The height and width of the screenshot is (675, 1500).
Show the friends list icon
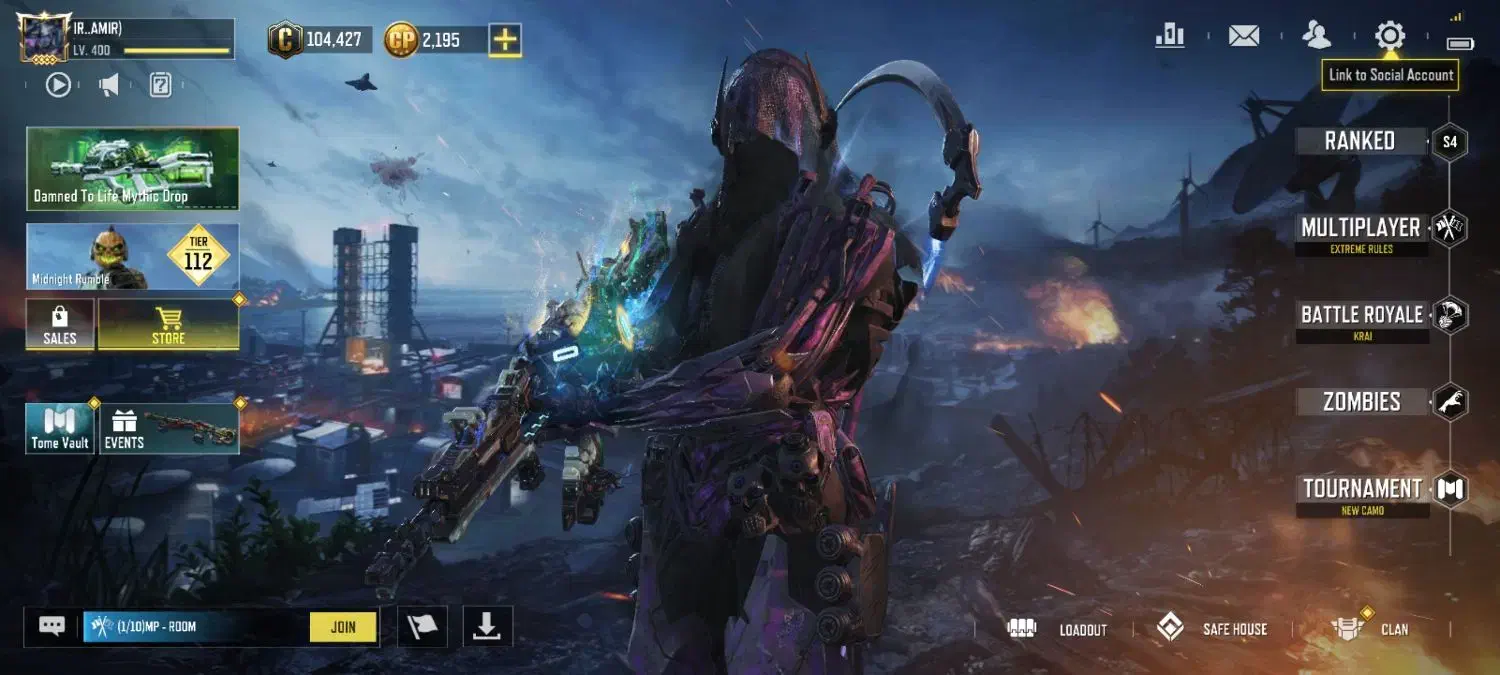coord(1316,36)
